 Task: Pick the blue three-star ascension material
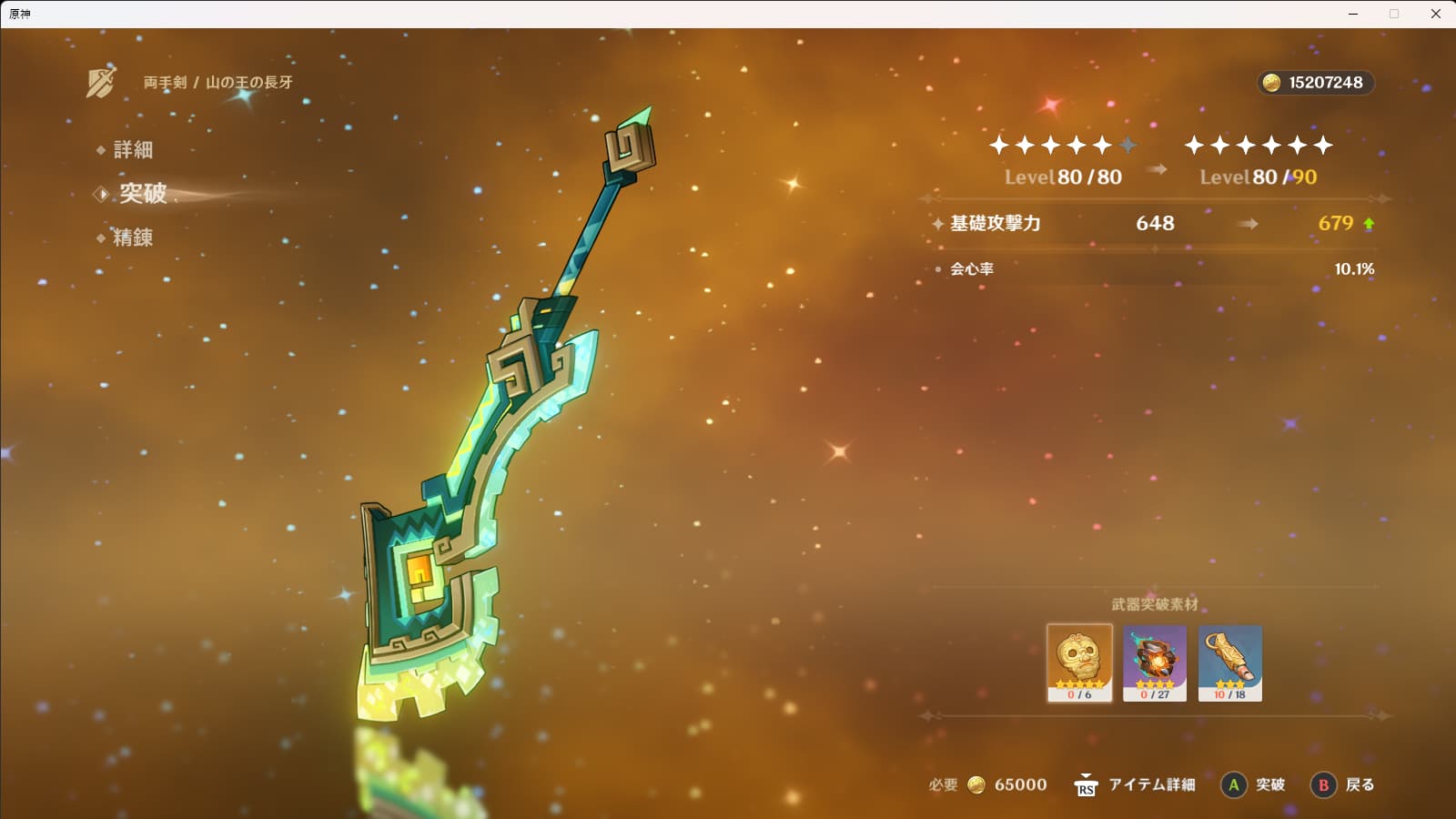pyautogui.click(x=1229, y=662)
